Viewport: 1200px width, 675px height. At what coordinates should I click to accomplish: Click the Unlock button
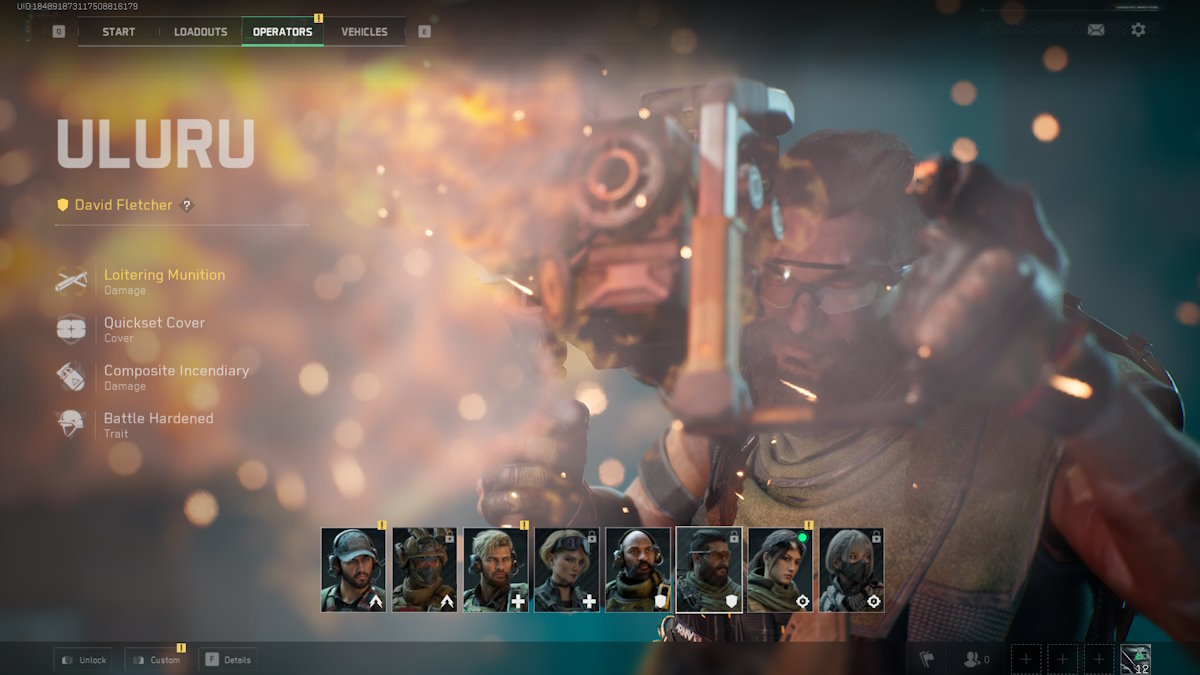[x=84, y=660]
